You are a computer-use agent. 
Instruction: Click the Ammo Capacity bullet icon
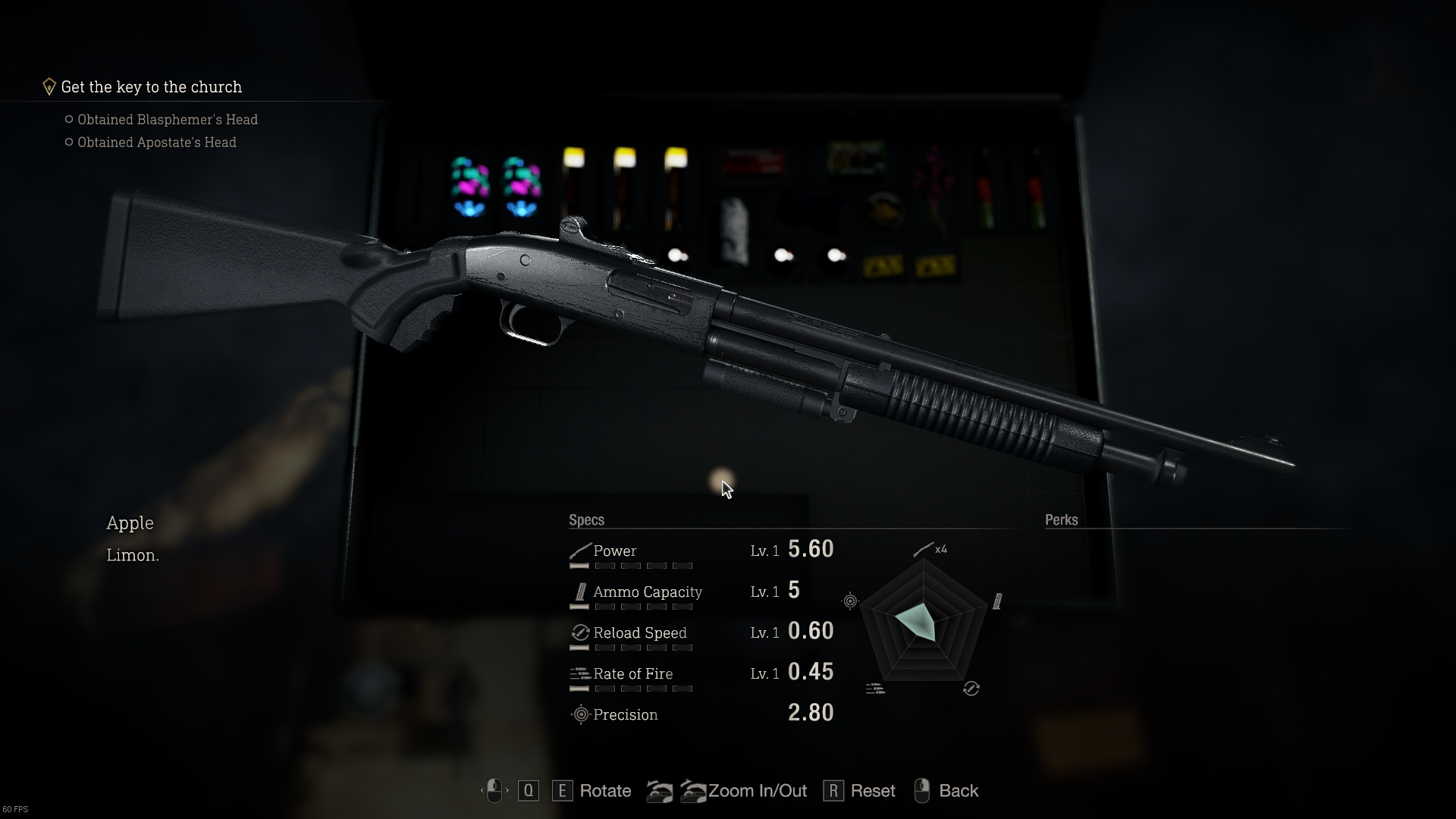(581, 591)
